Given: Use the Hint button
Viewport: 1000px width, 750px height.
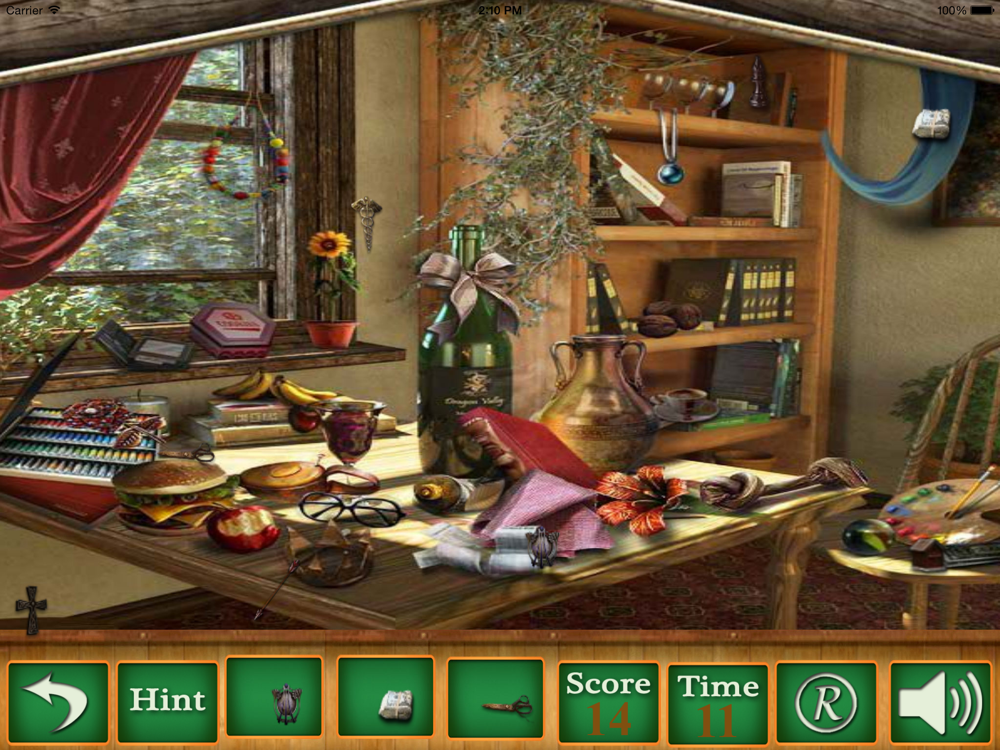Looking at the screenshot, I should [x=167, y=701].
